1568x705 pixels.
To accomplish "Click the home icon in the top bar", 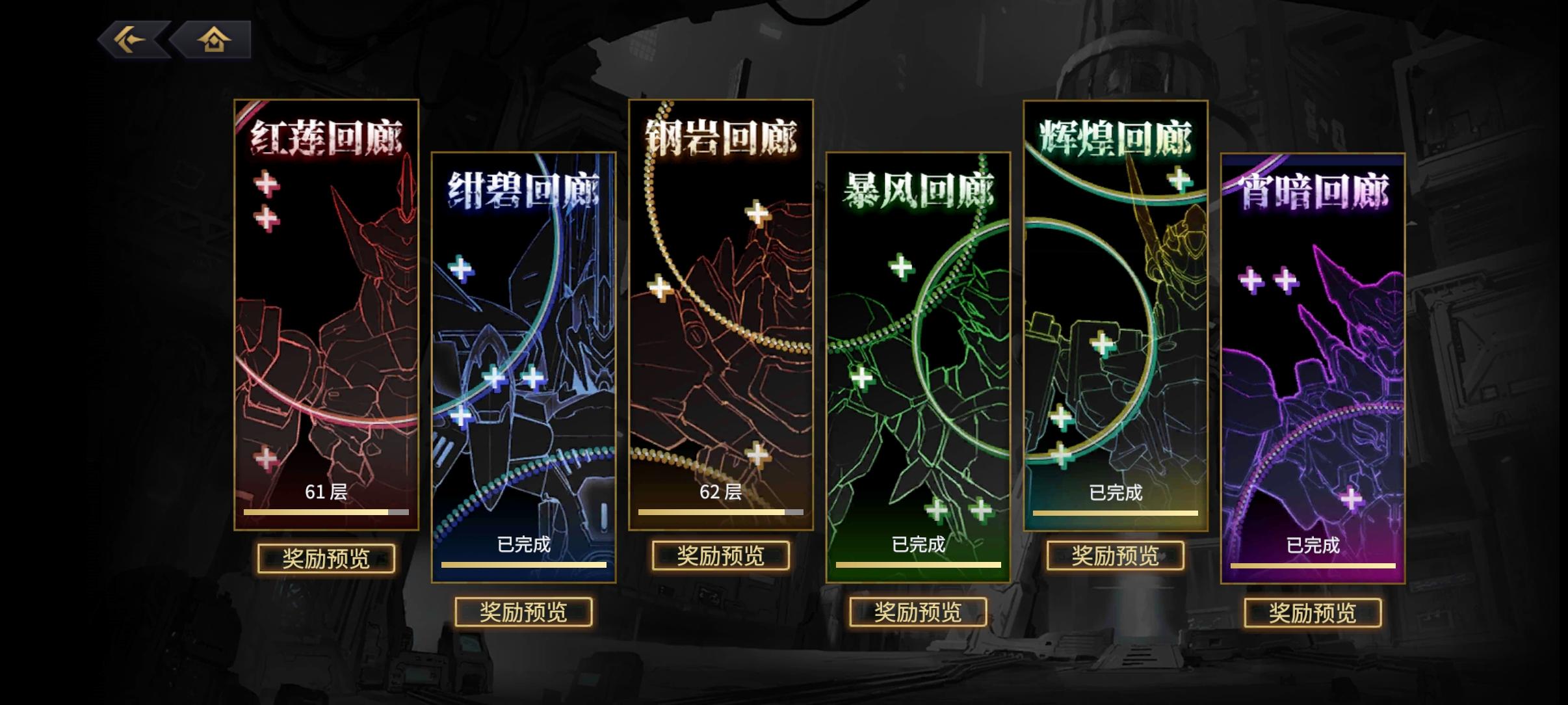I will click(x=215, y=39).
